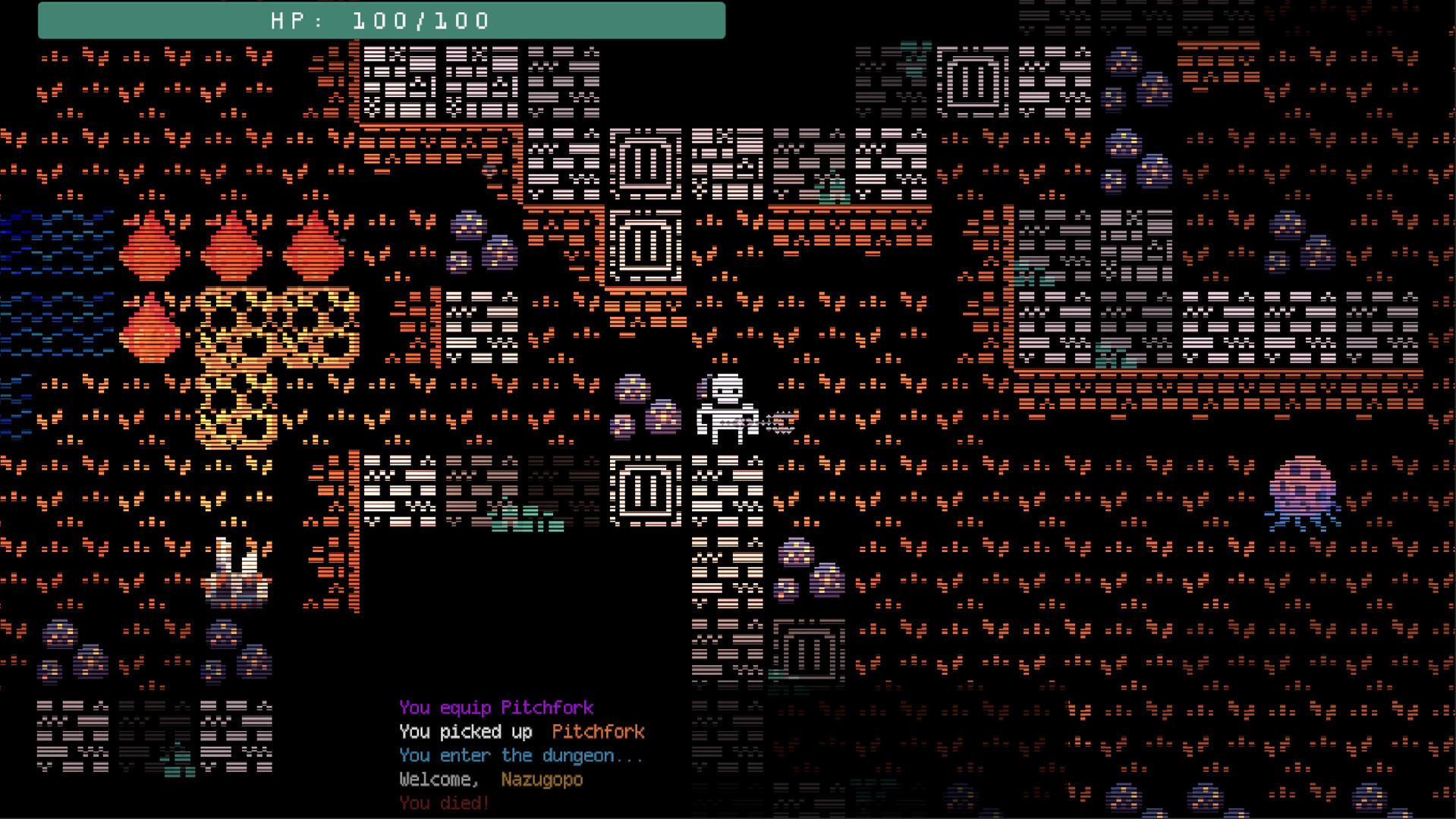Image resolution: width=1456 pixels, height=819 pixels.
Task: Click the white rabbit in the lower-left area
Action: pos(235,576)
